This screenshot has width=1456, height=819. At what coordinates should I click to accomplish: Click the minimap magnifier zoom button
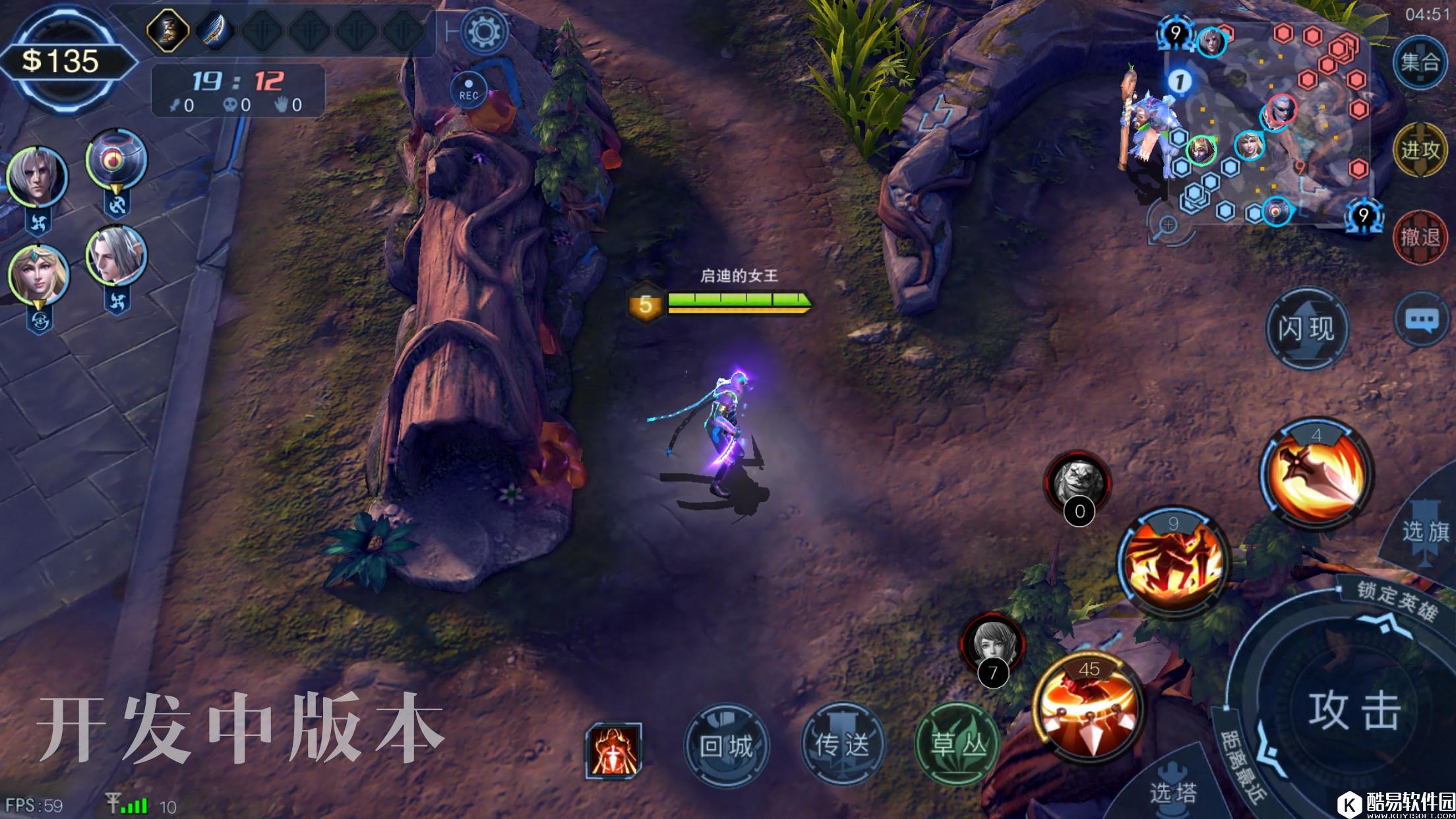(x=1168, y=226)
